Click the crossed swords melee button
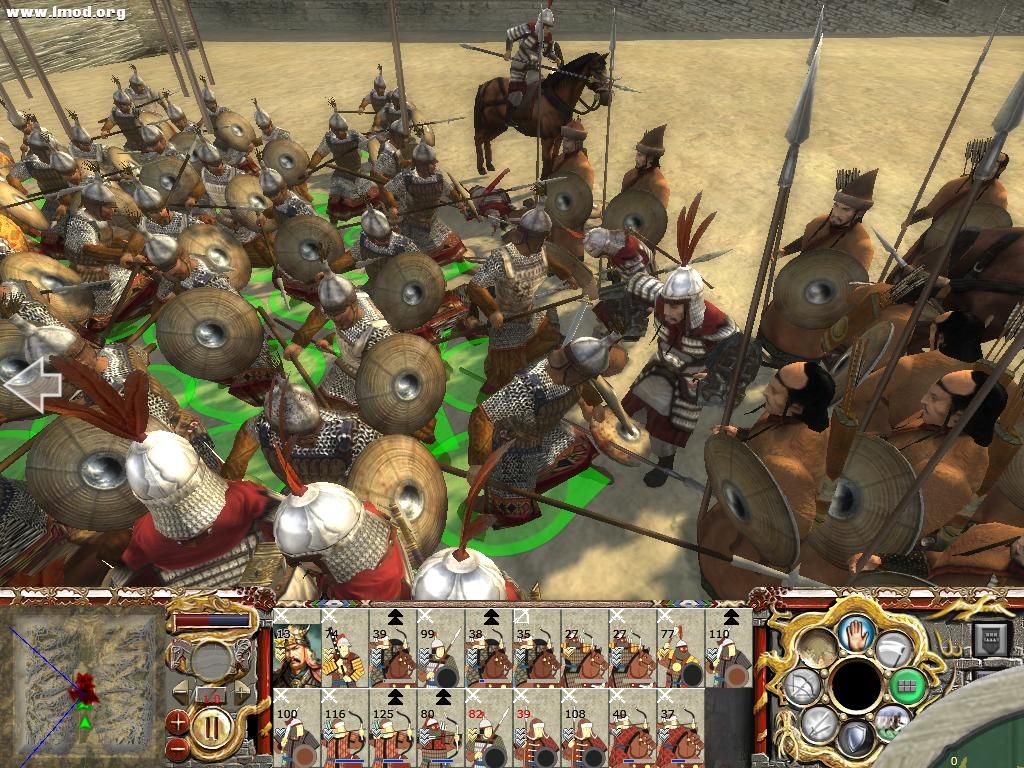 point(817,722)
